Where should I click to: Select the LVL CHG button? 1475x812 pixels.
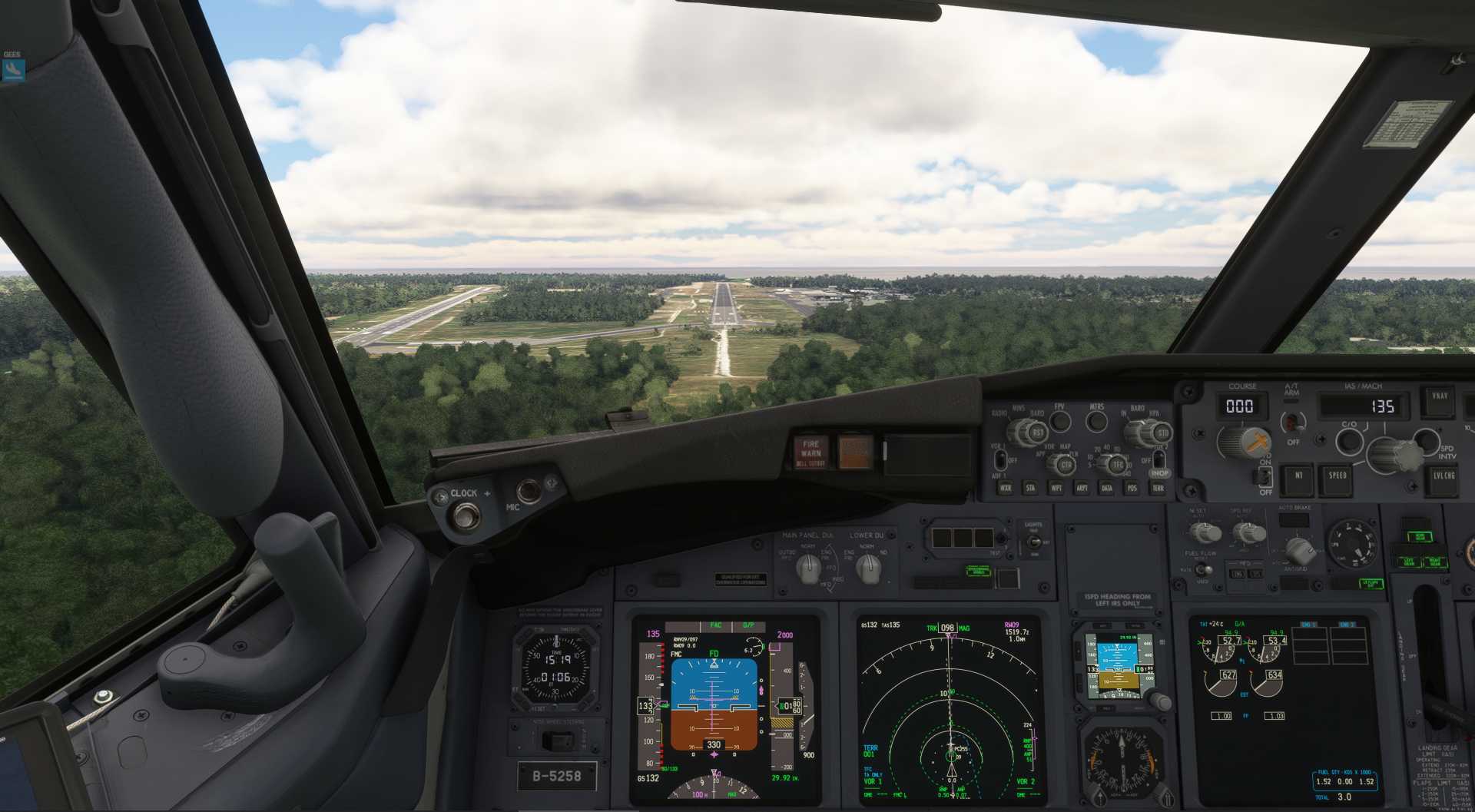[1444, 476]
